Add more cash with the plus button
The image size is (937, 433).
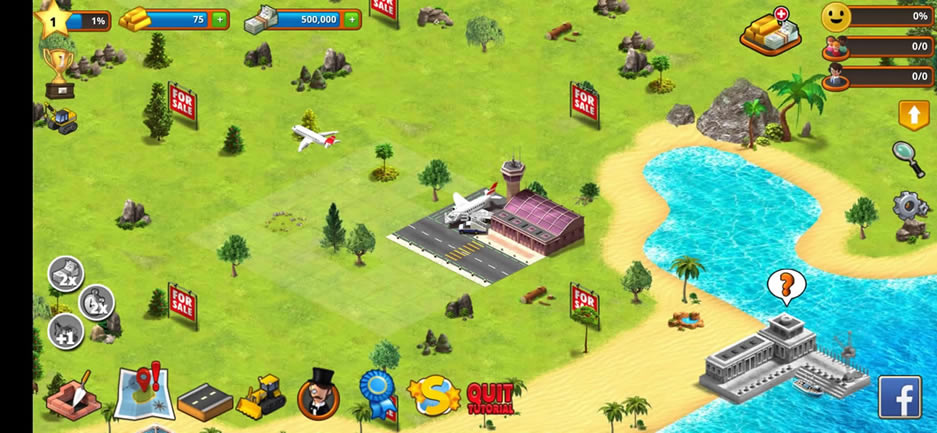coord(351,19)
